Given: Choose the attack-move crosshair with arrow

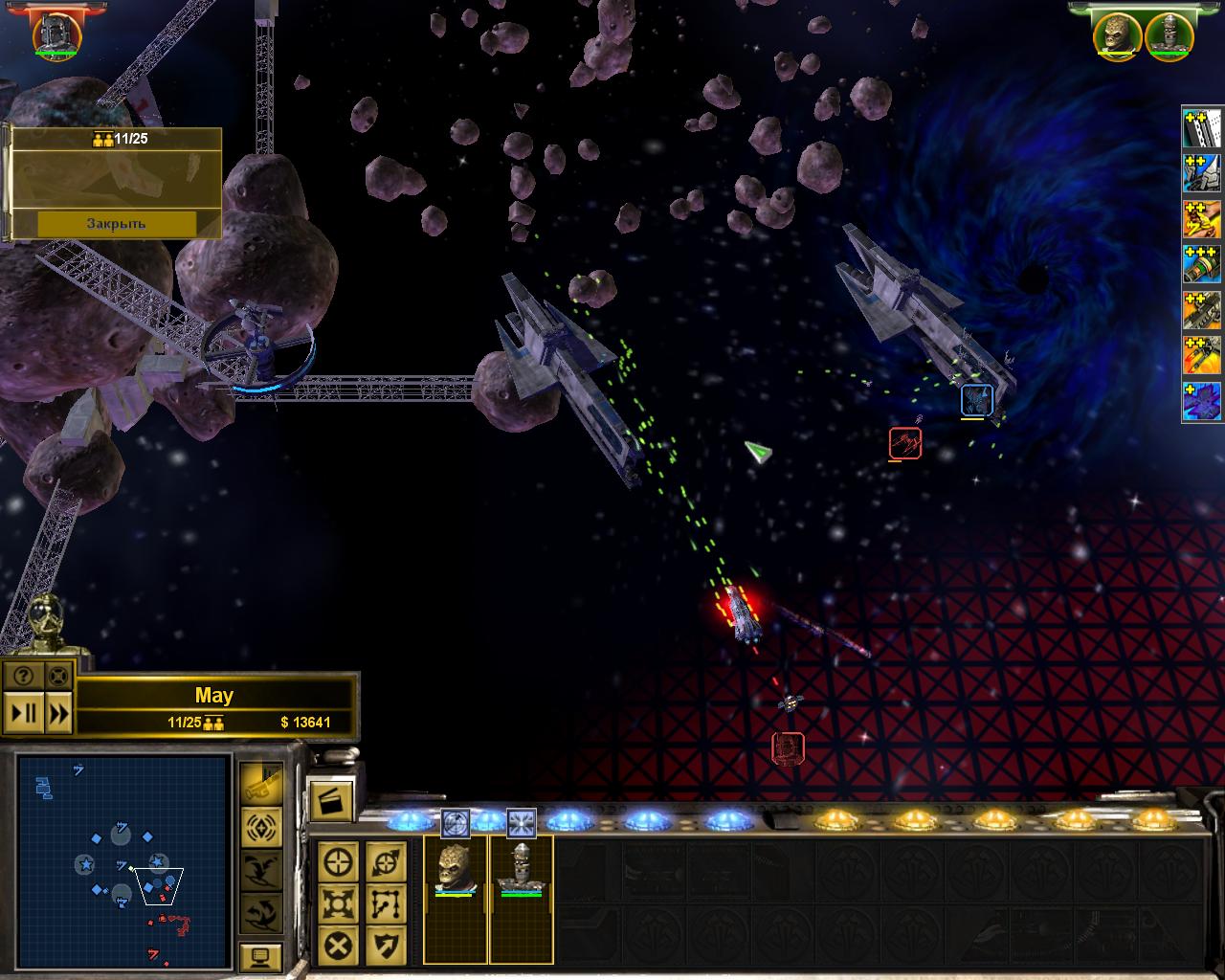Looking at the screenshot, I should [x=386, y=861].
